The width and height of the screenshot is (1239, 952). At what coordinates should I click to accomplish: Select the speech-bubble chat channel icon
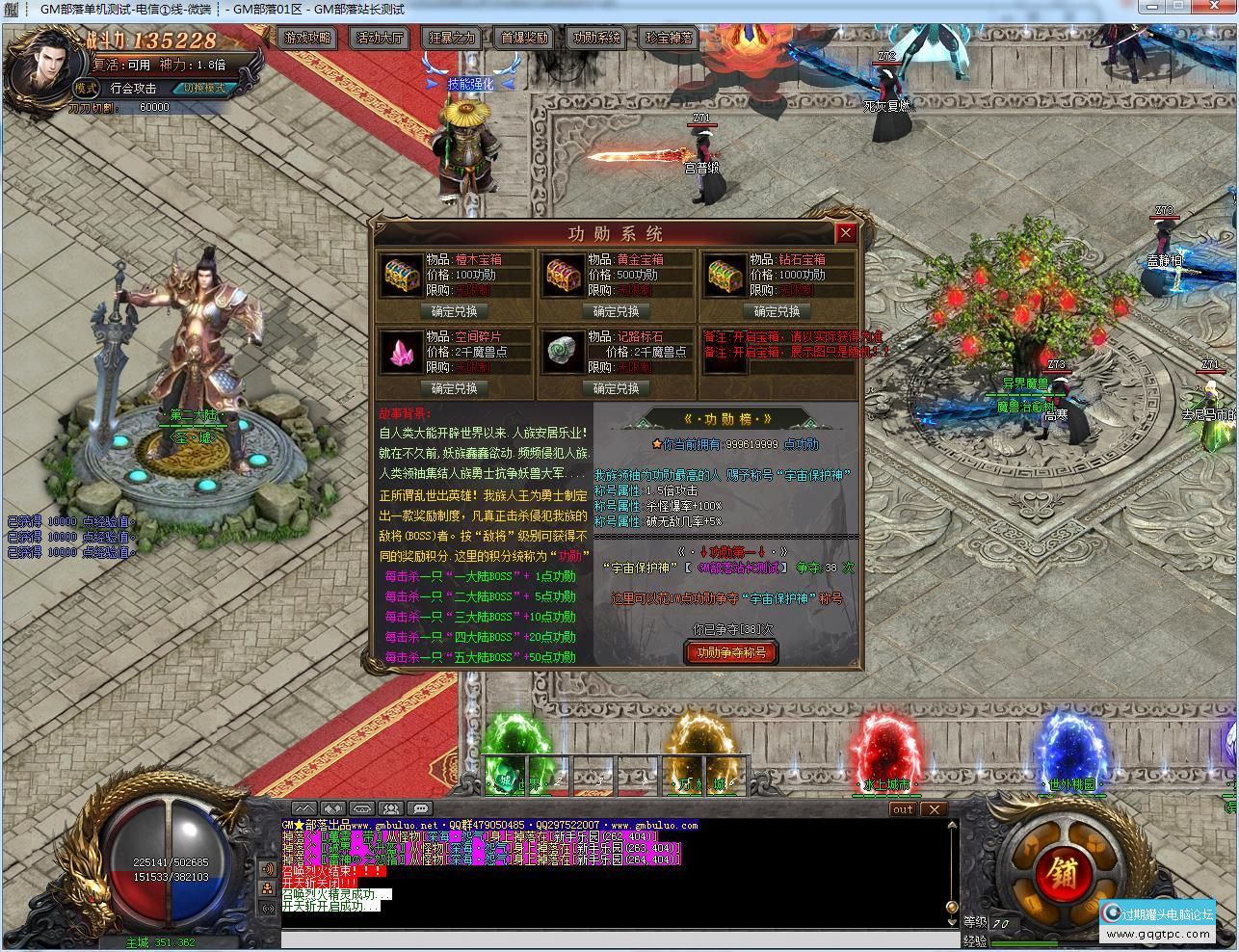coord(419,808)
